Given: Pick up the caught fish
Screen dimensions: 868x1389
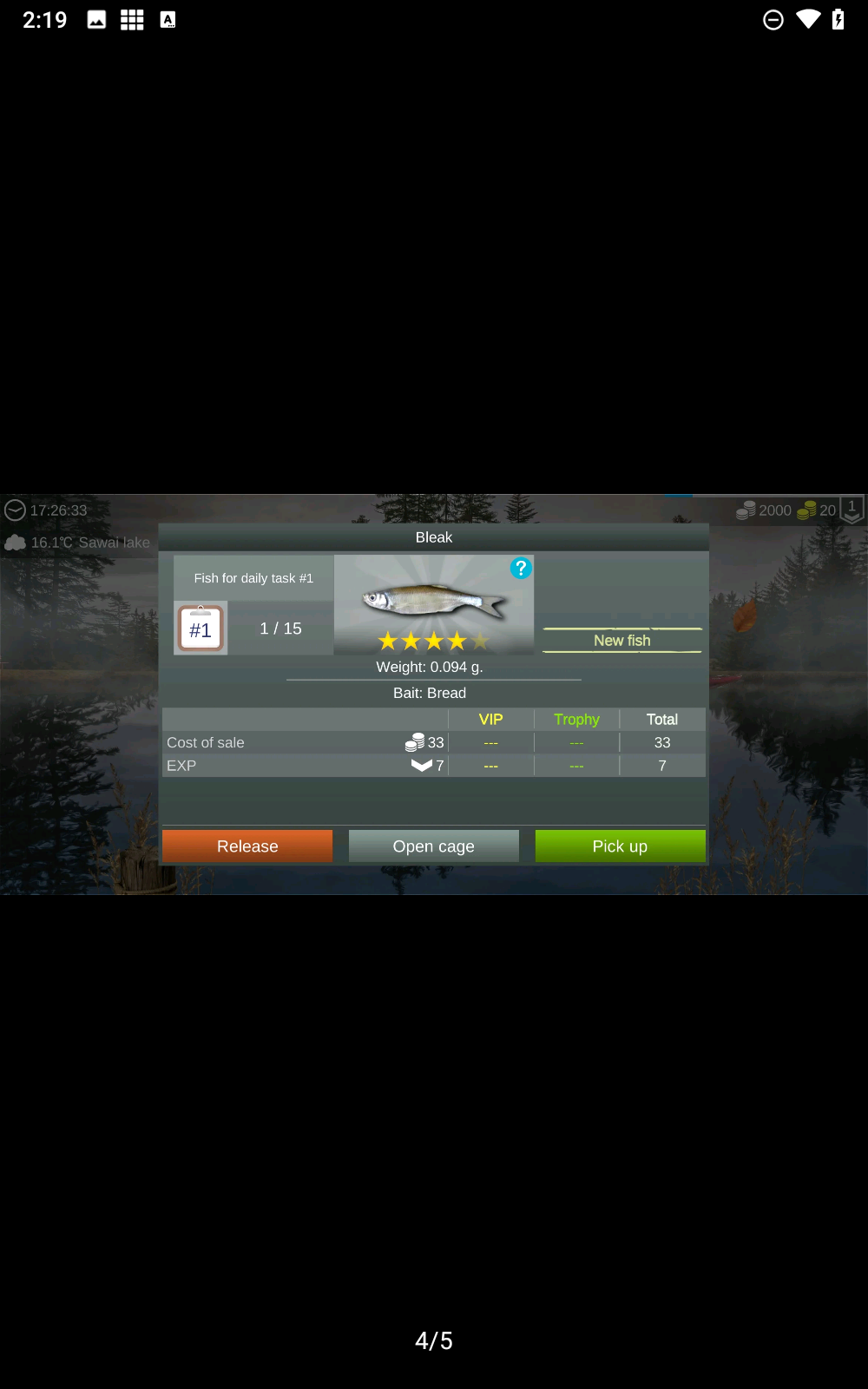Looking at the screenshot, I should [620, 846].
